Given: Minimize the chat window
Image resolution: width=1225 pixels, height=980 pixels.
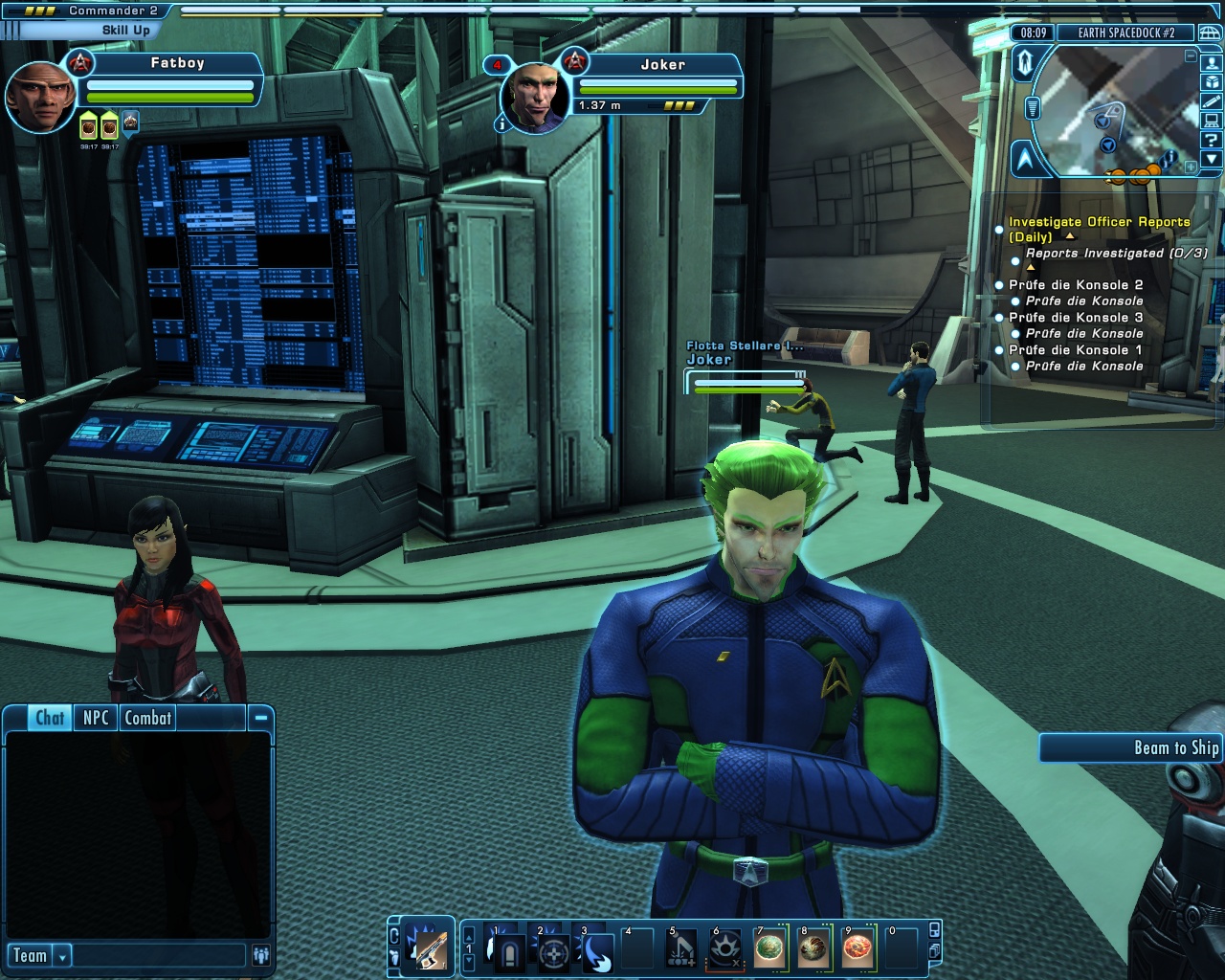Looking at the screenshot, I should tap(260, 717).
